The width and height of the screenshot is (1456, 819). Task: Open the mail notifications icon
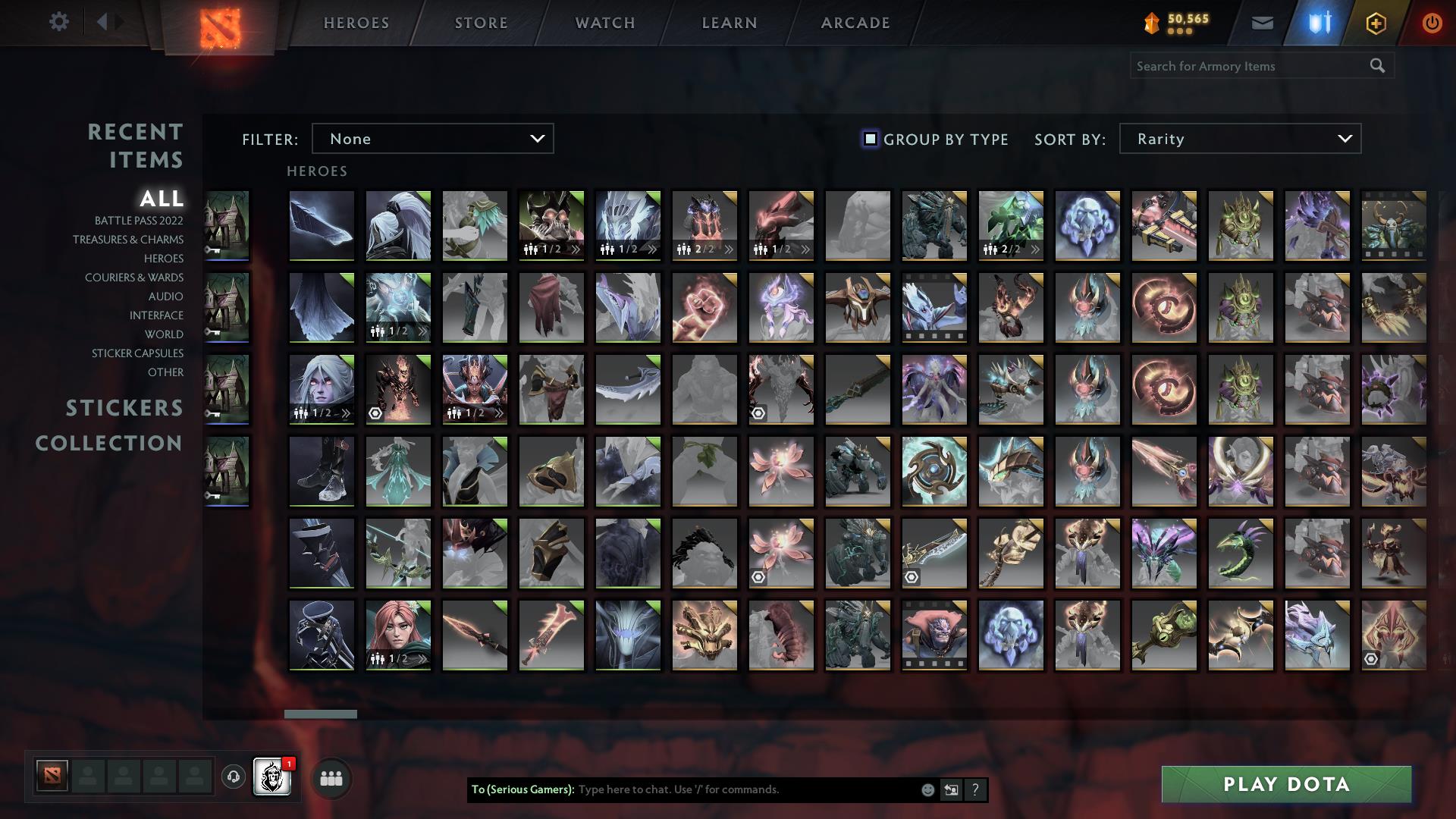tap(1263, 23)
